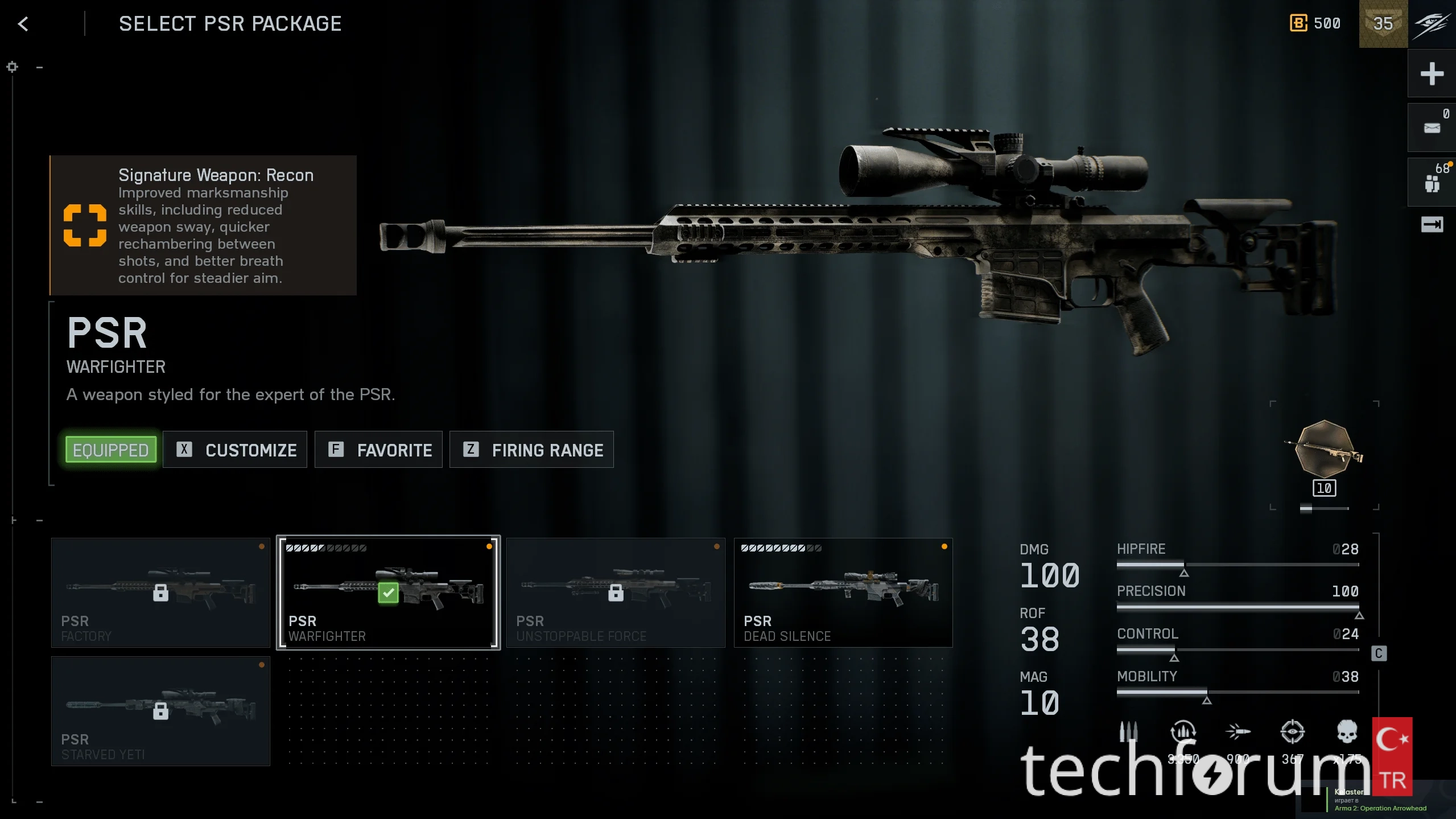Image resolution: width=1456 pixels, height=819 pixels.
Task: Open the CUSTOMIZE weapon option
Action: point(235,450)
